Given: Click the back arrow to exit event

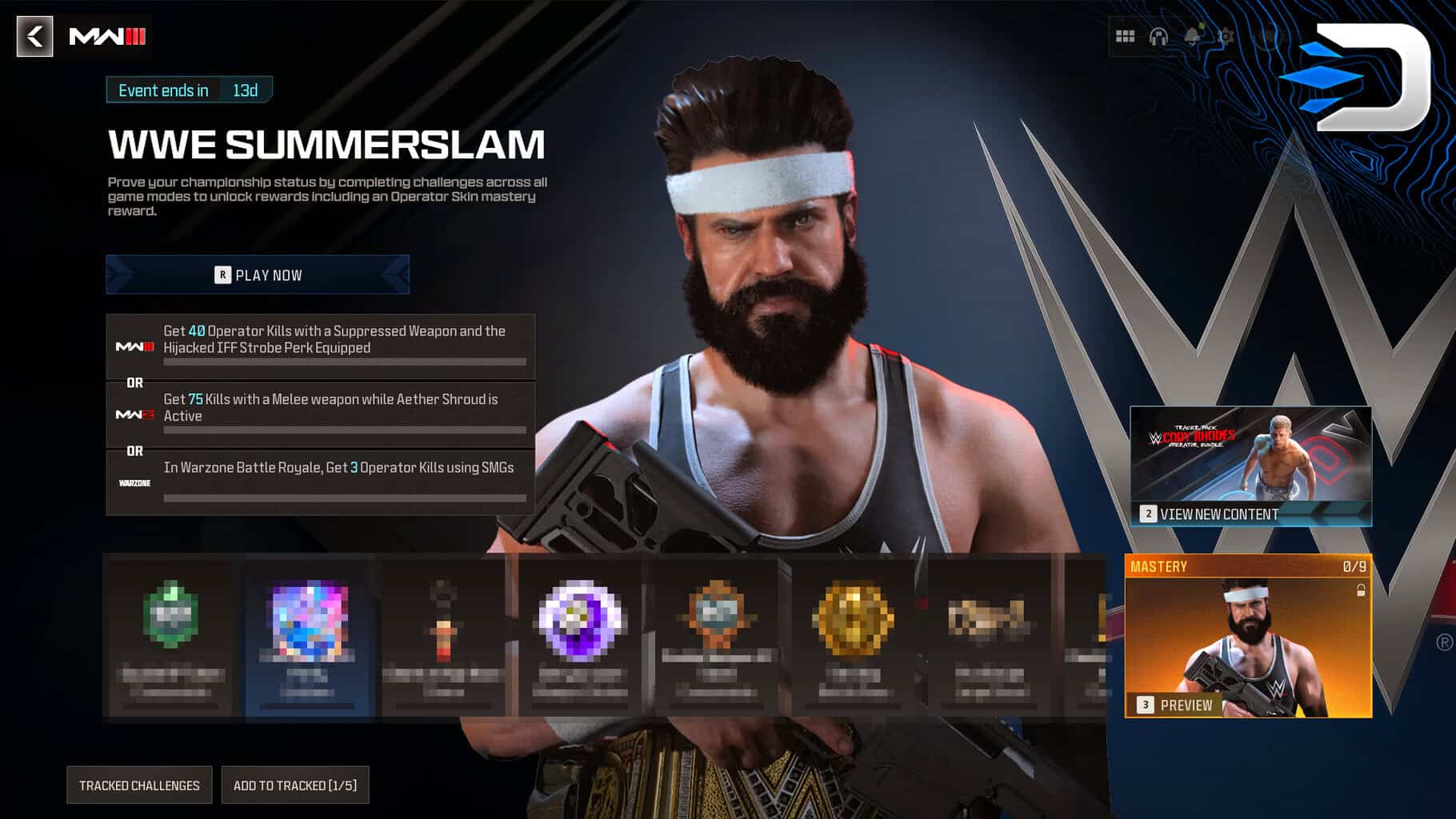Looking at the screenshot, I should pyautogui.click(x=34, y=38).
